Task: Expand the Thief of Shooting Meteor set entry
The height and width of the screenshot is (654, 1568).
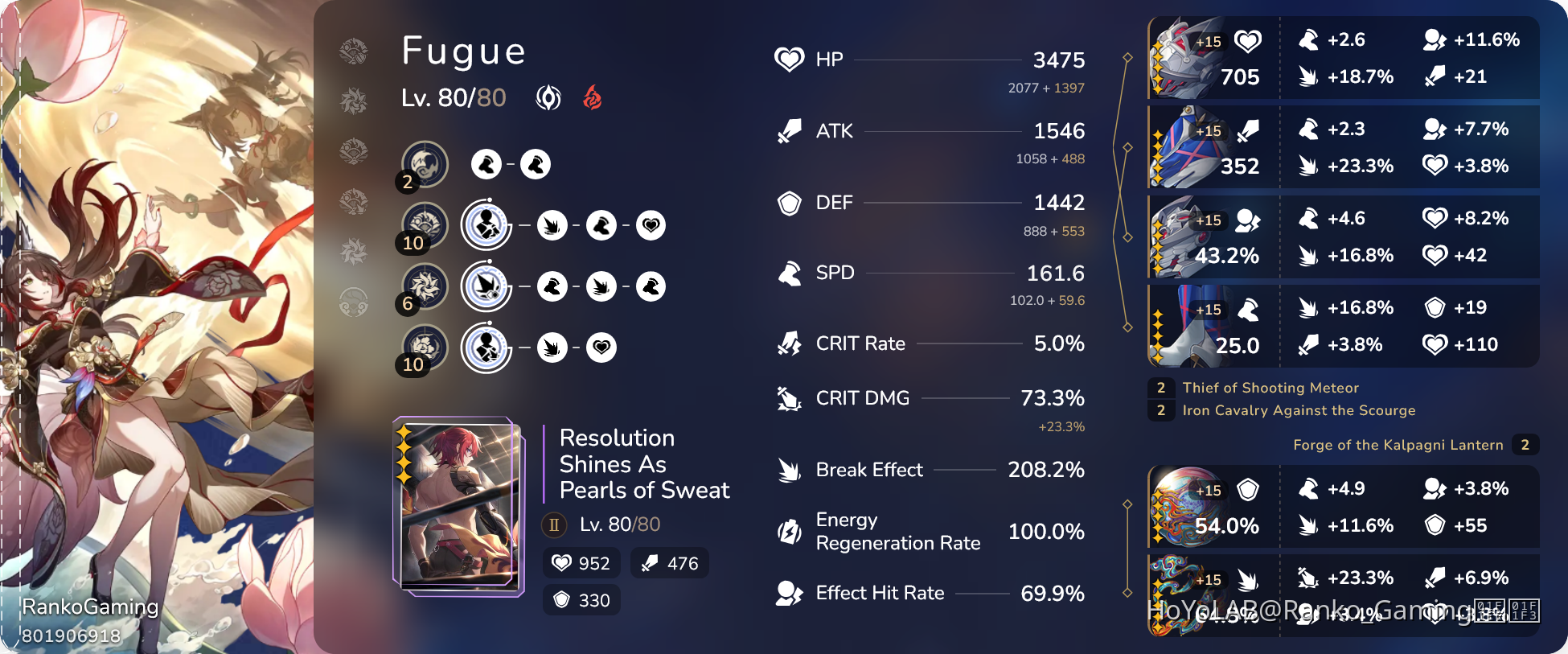Action: (1269, 388)
